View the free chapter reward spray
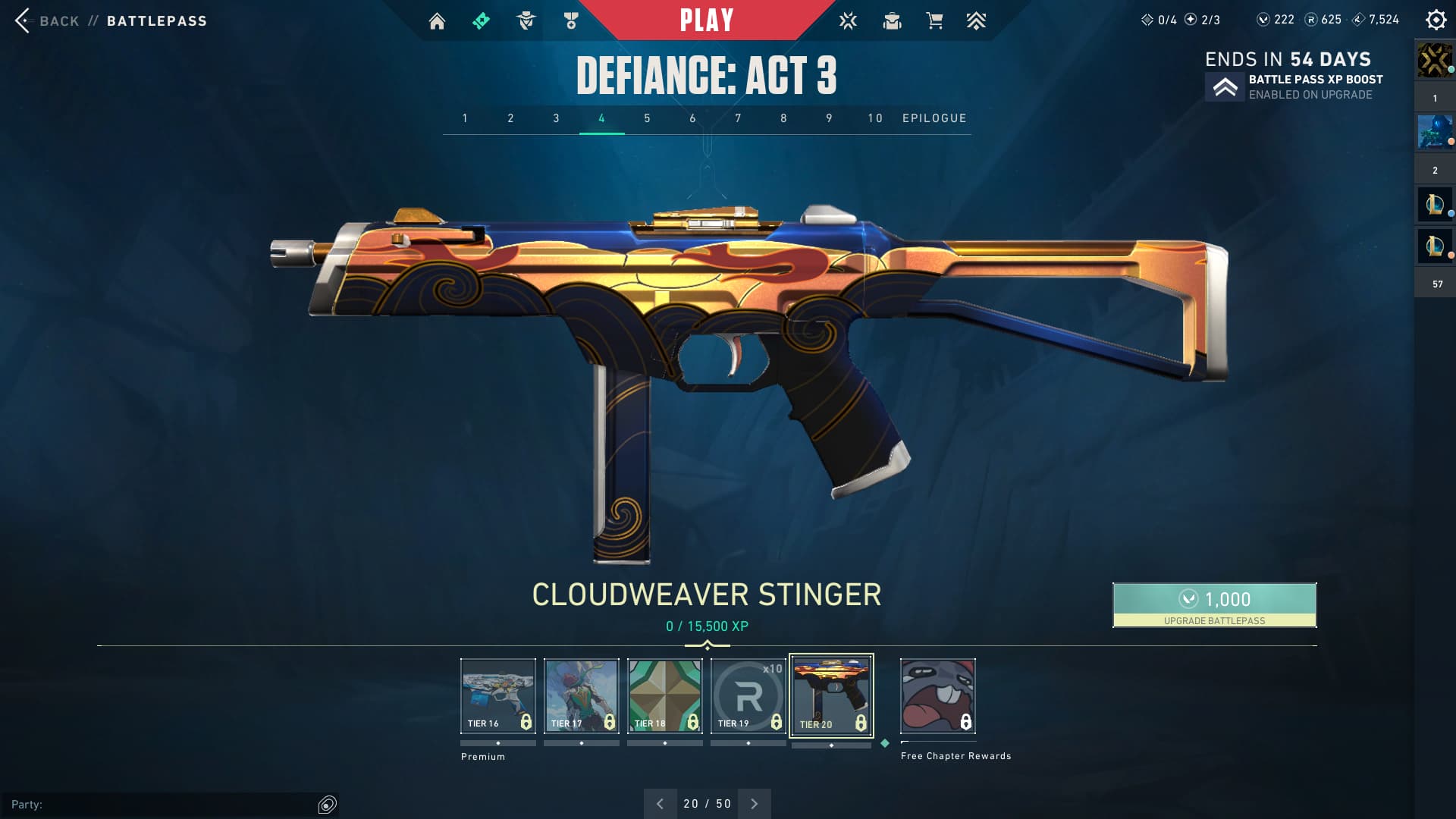Screen dimensions: 1456x819 937,695
